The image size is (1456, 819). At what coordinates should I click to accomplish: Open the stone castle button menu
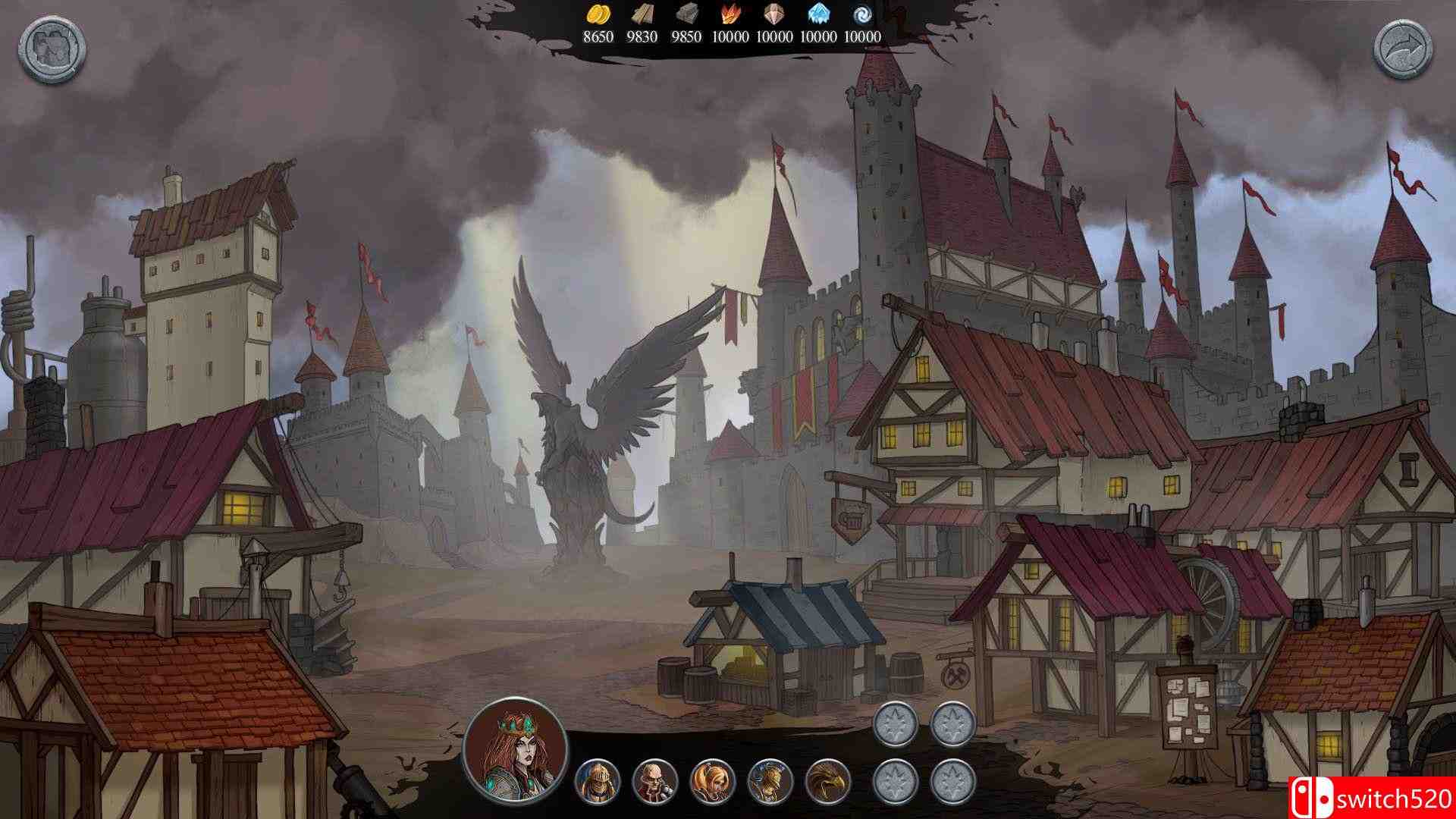pyautogui.click(x=52, y=52)
